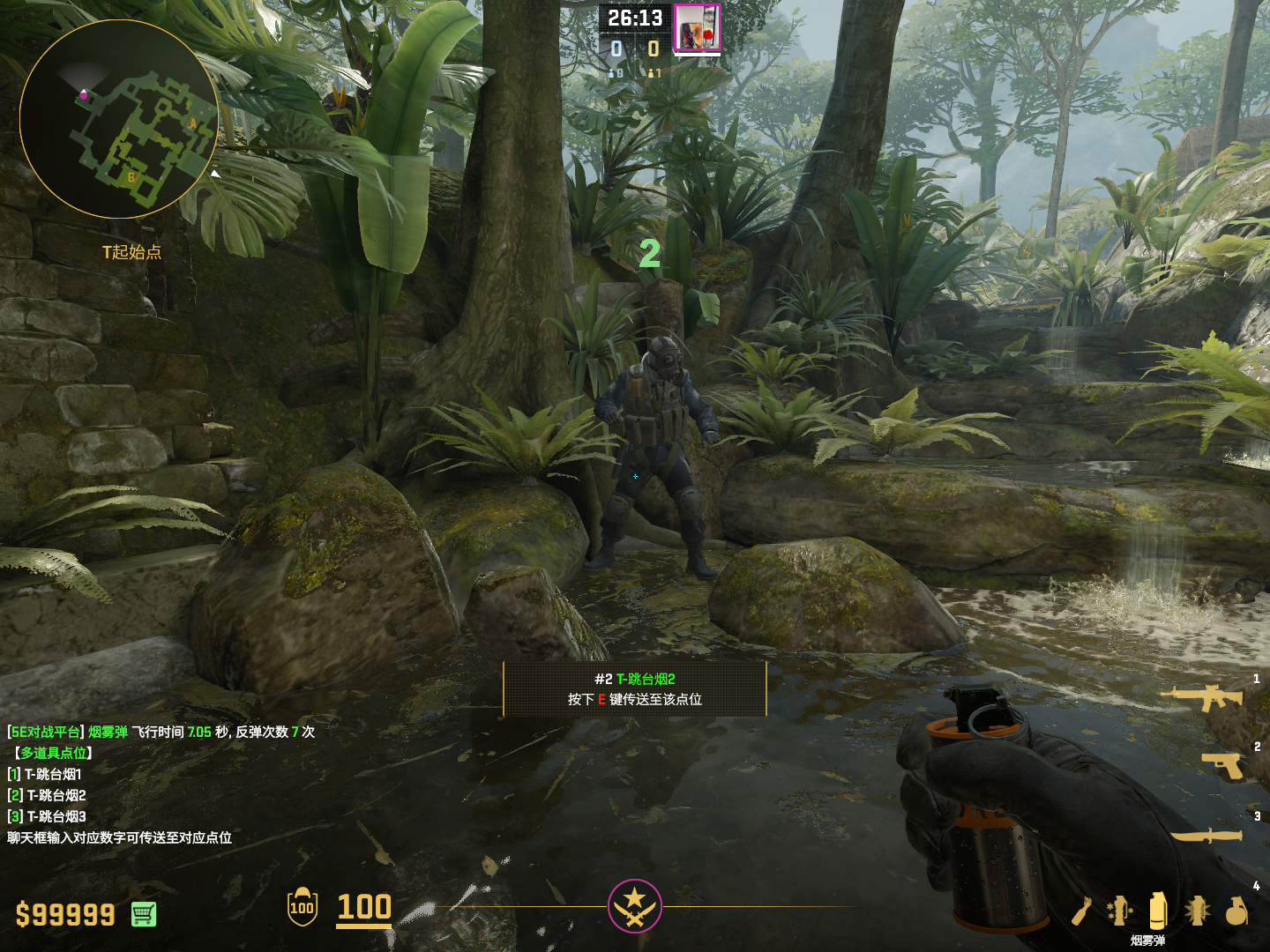This screenshot has height=952, width=1270.
Task: Open the buy menu cart icon
Action: (x=144, y=914)
